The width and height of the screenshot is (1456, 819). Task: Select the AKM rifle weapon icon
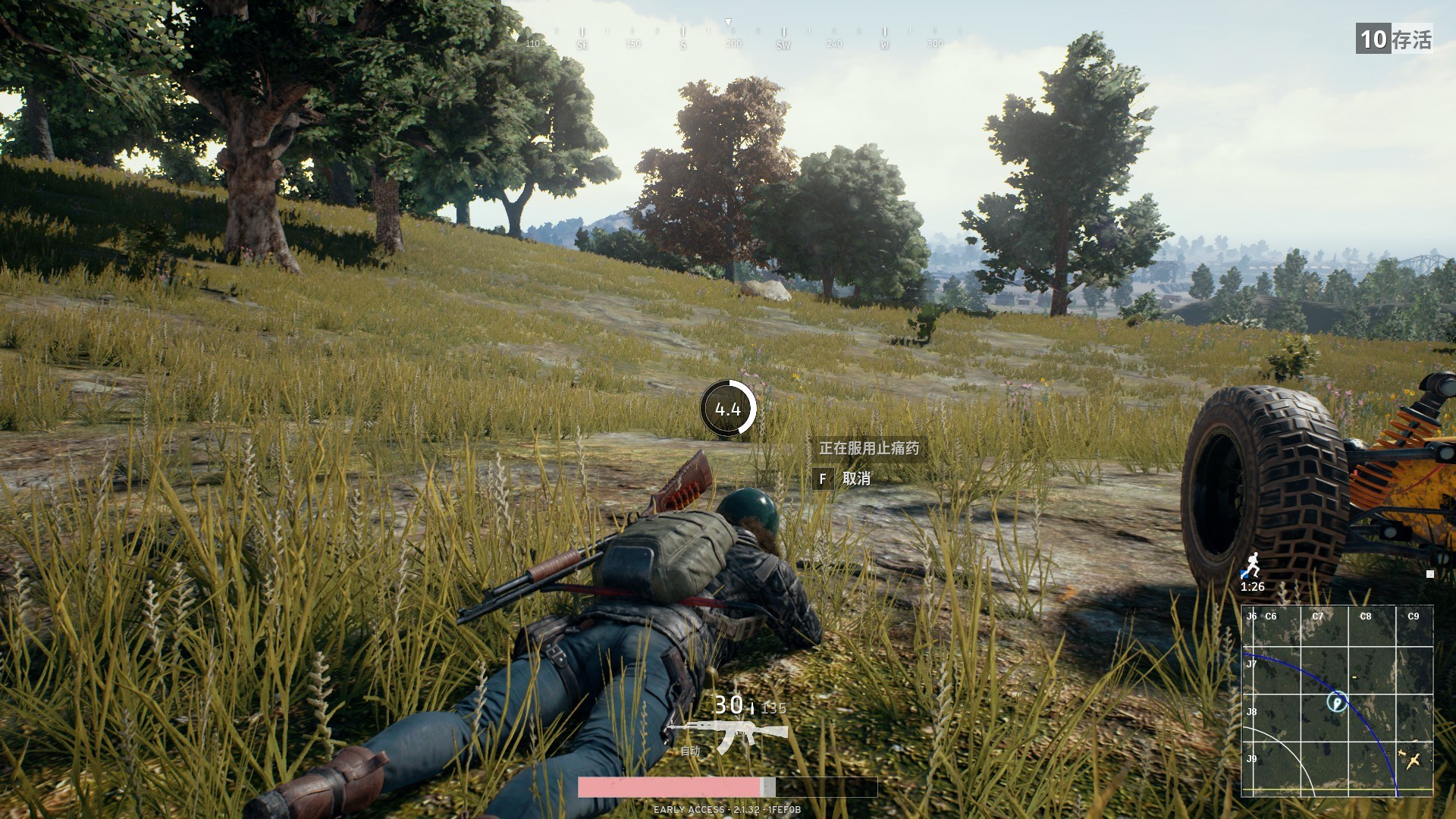tap(726, 735)
